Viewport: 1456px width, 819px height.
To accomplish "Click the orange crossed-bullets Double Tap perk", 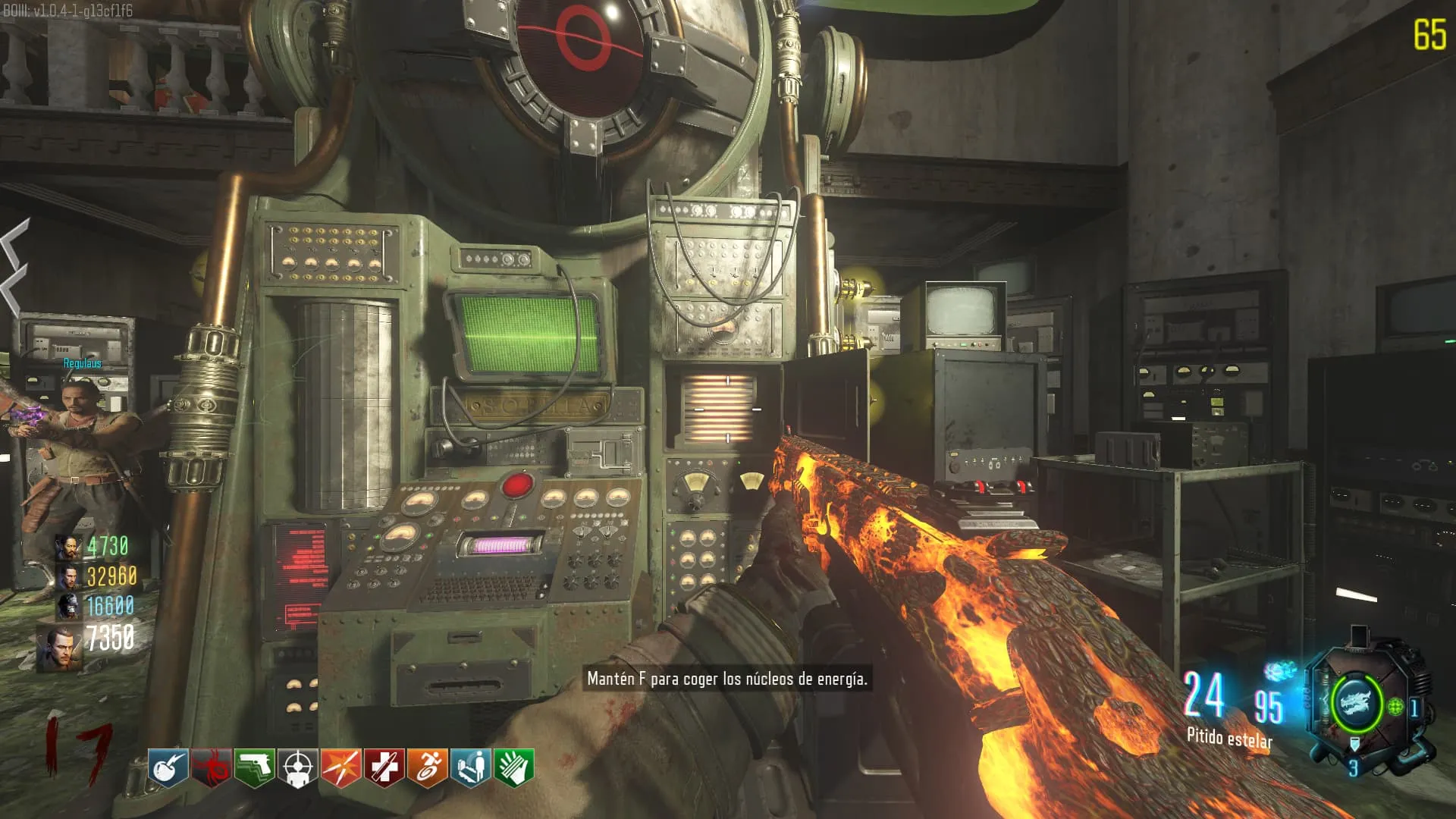I will (x=341, y=768).
